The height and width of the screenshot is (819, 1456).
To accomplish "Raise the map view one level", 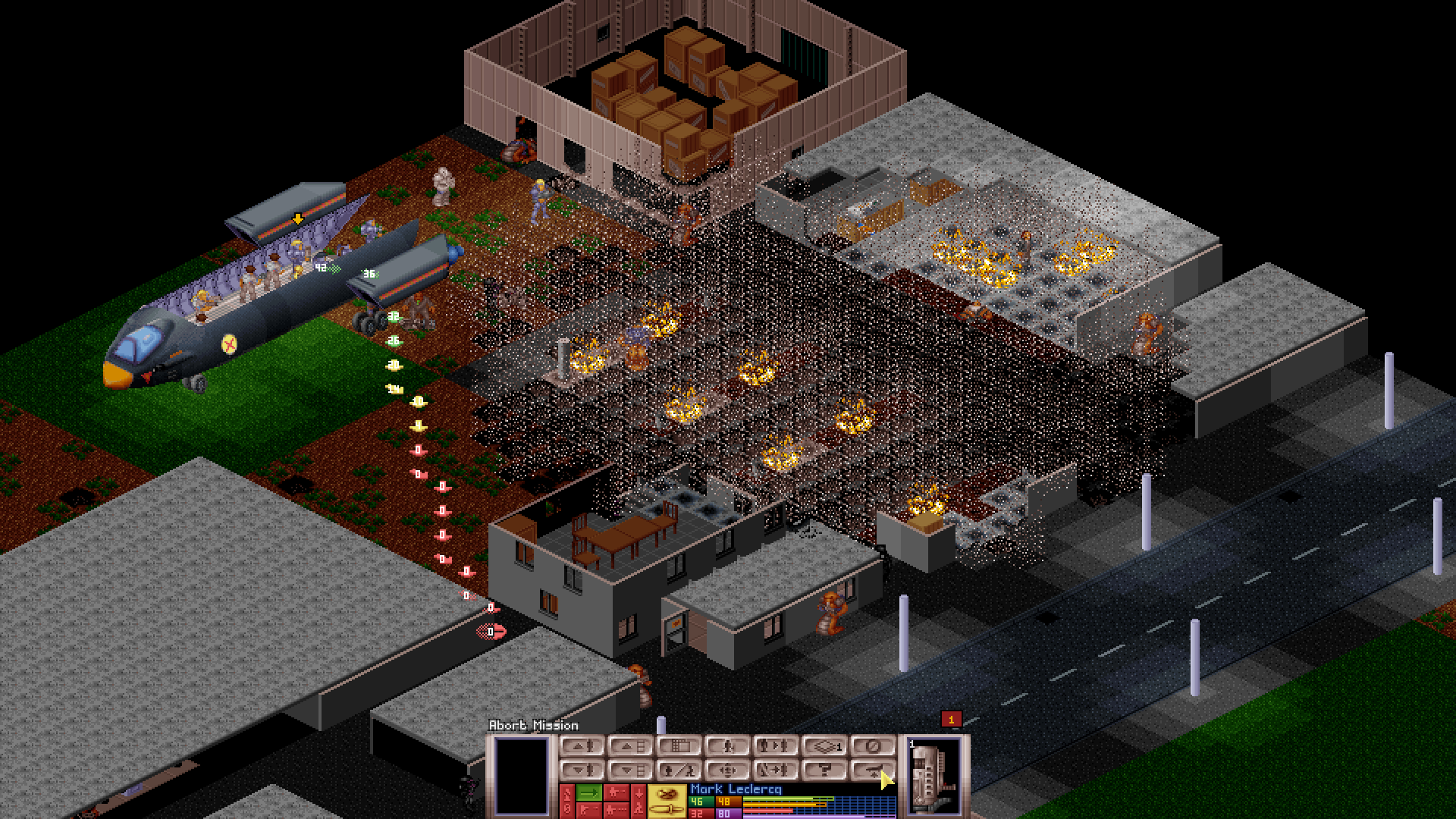I will 629,745.
